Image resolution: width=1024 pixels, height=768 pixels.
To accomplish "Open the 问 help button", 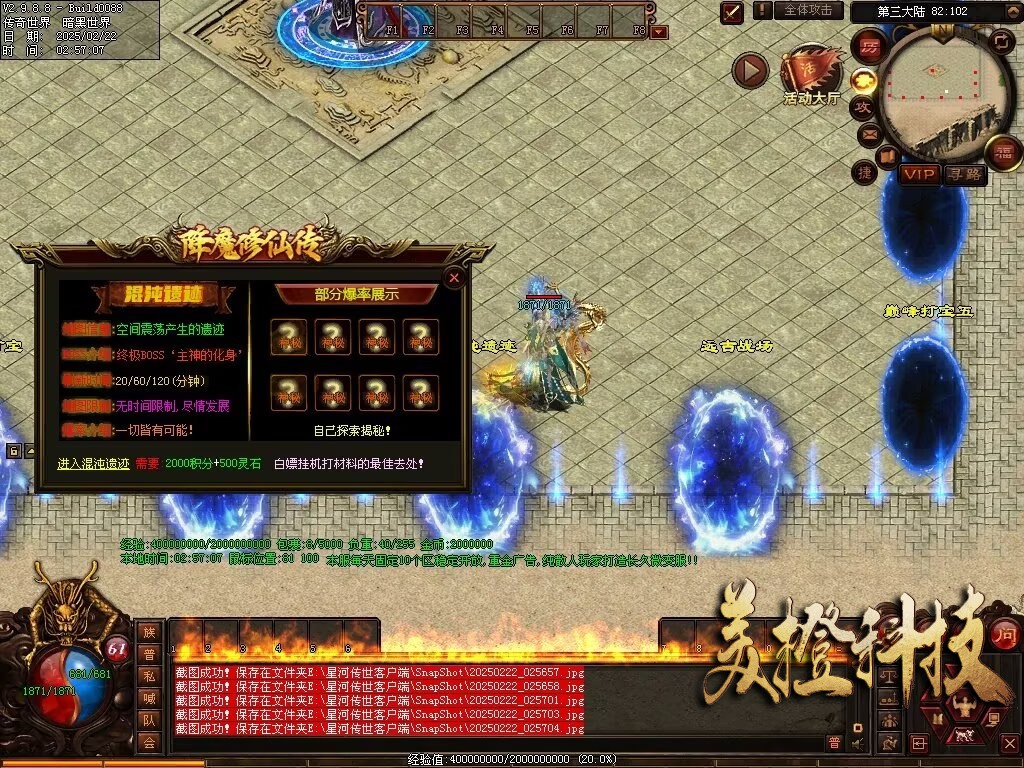I will coord(1005,632).
